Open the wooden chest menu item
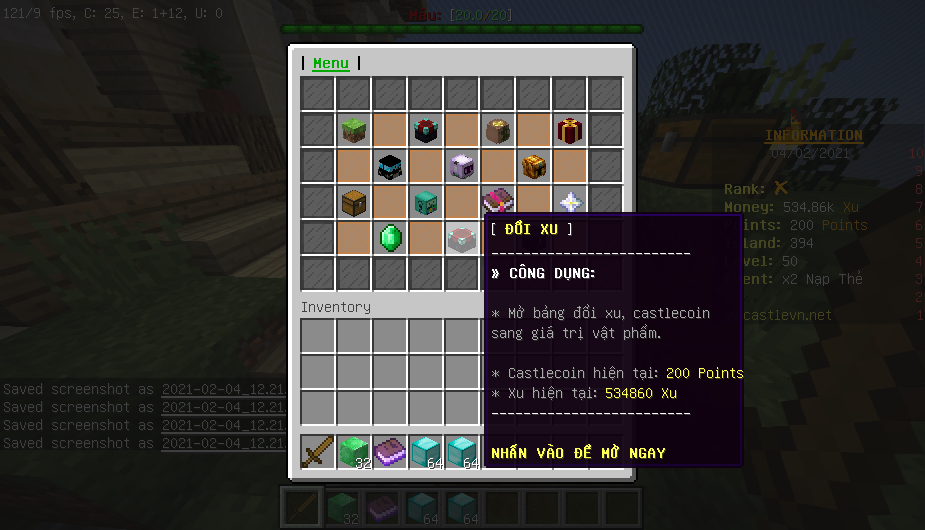925x530 pixels. pyautogui.click(x=354, y=202)
